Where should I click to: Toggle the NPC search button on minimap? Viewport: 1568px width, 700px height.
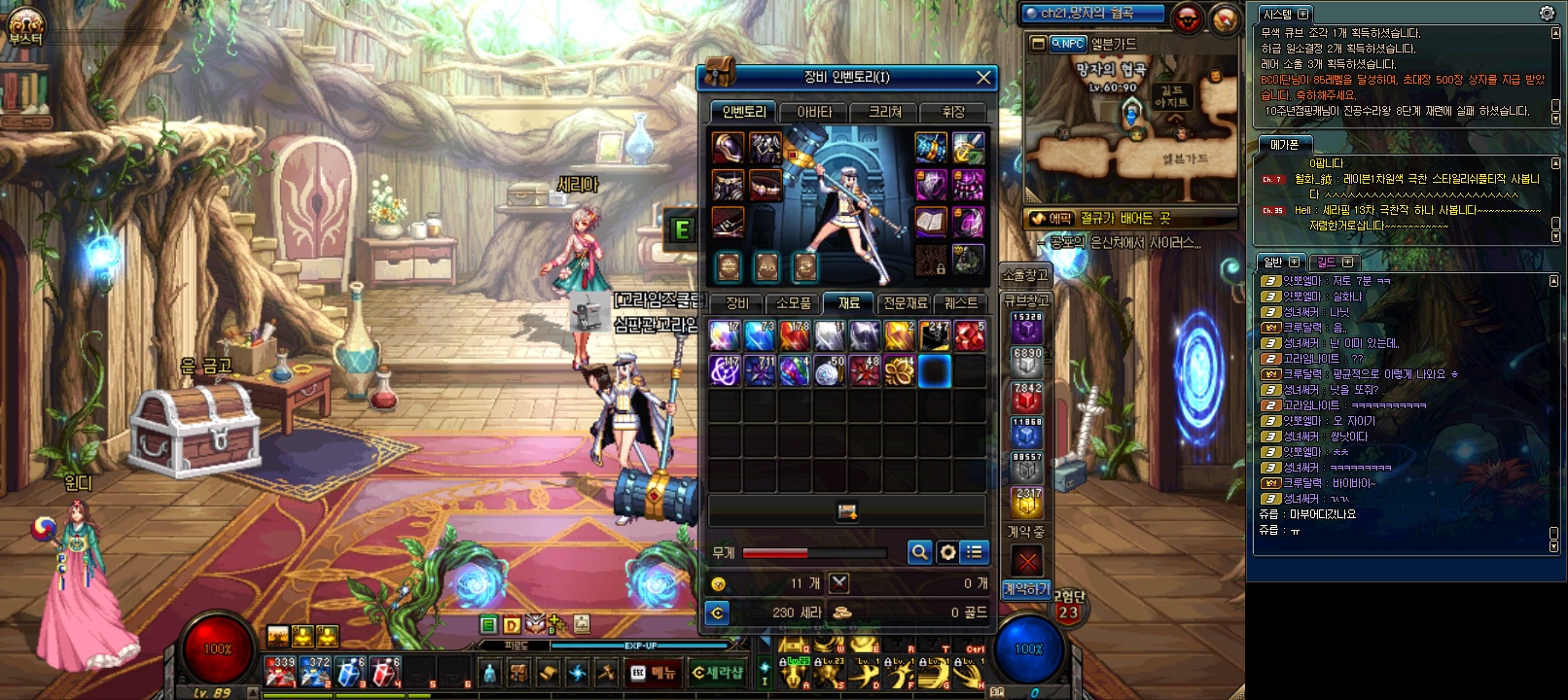[x=1068, y=44]
